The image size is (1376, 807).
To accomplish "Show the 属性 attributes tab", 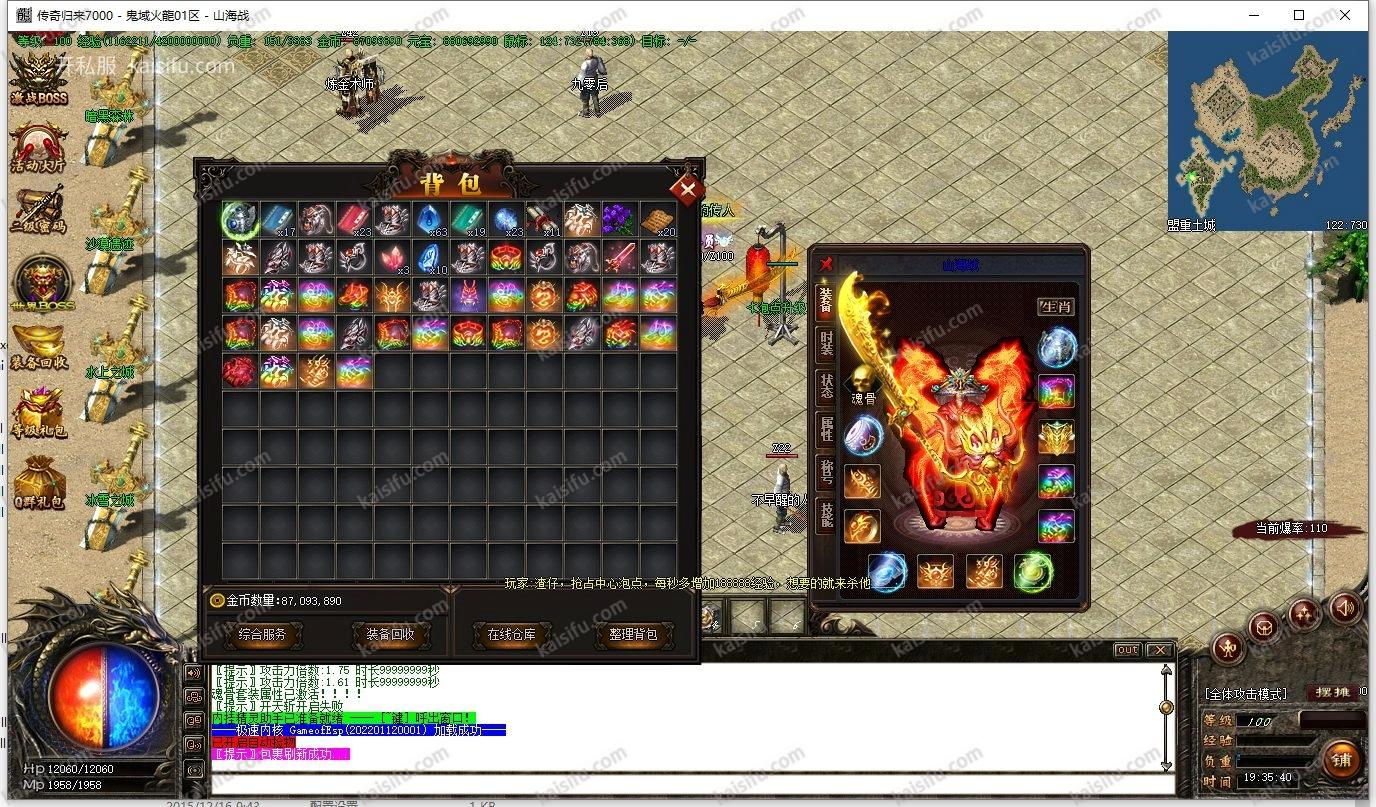I will pos(826,428).
